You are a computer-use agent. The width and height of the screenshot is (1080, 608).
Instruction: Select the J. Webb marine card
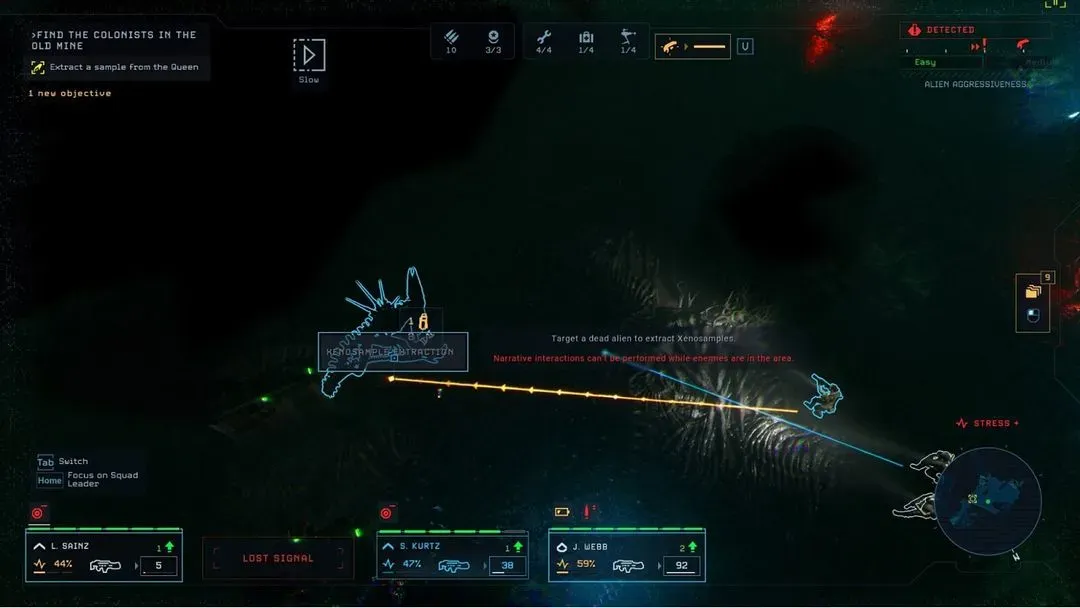(627, 556)
